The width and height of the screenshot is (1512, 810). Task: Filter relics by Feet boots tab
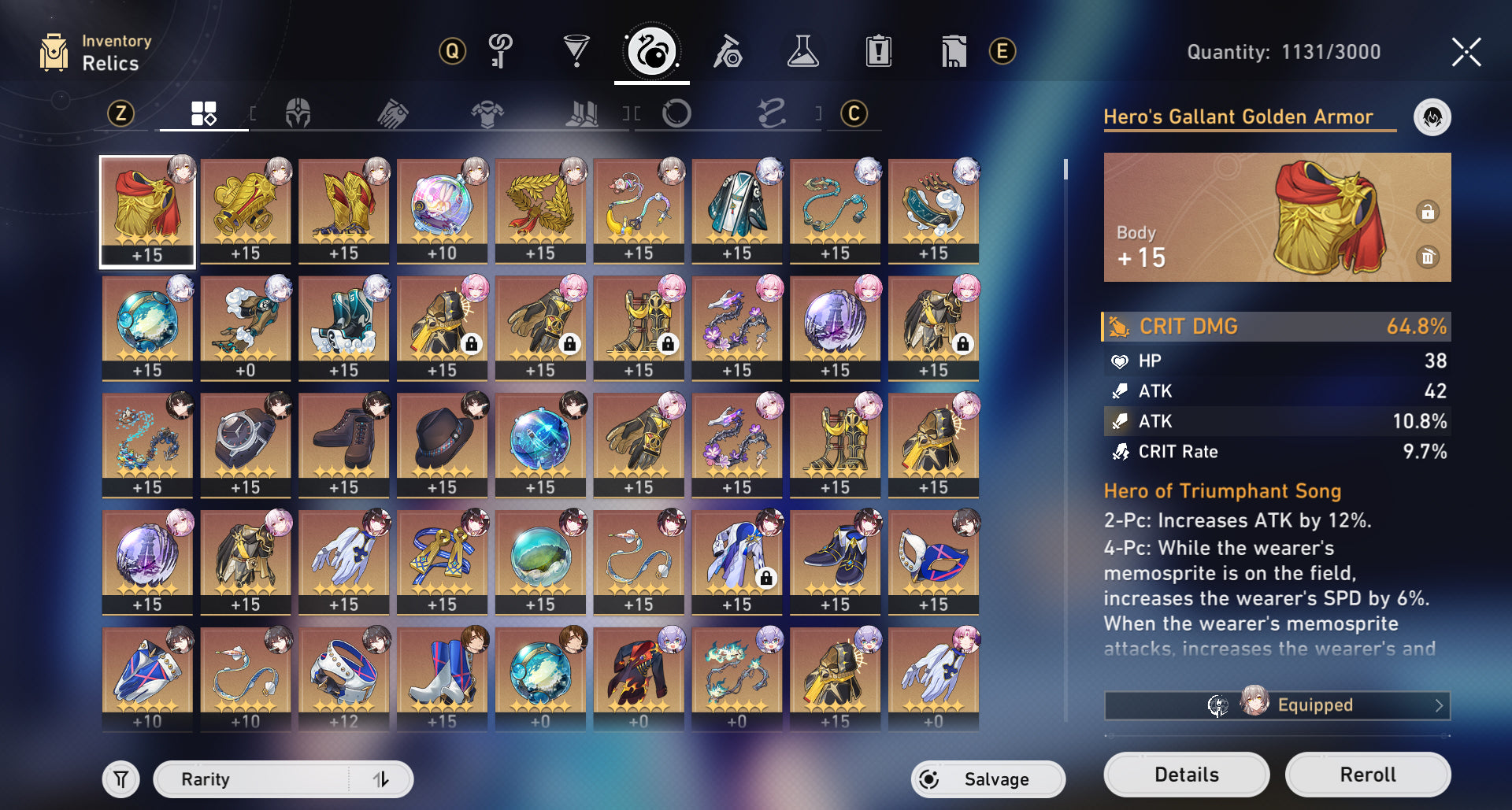pos(582,114)
